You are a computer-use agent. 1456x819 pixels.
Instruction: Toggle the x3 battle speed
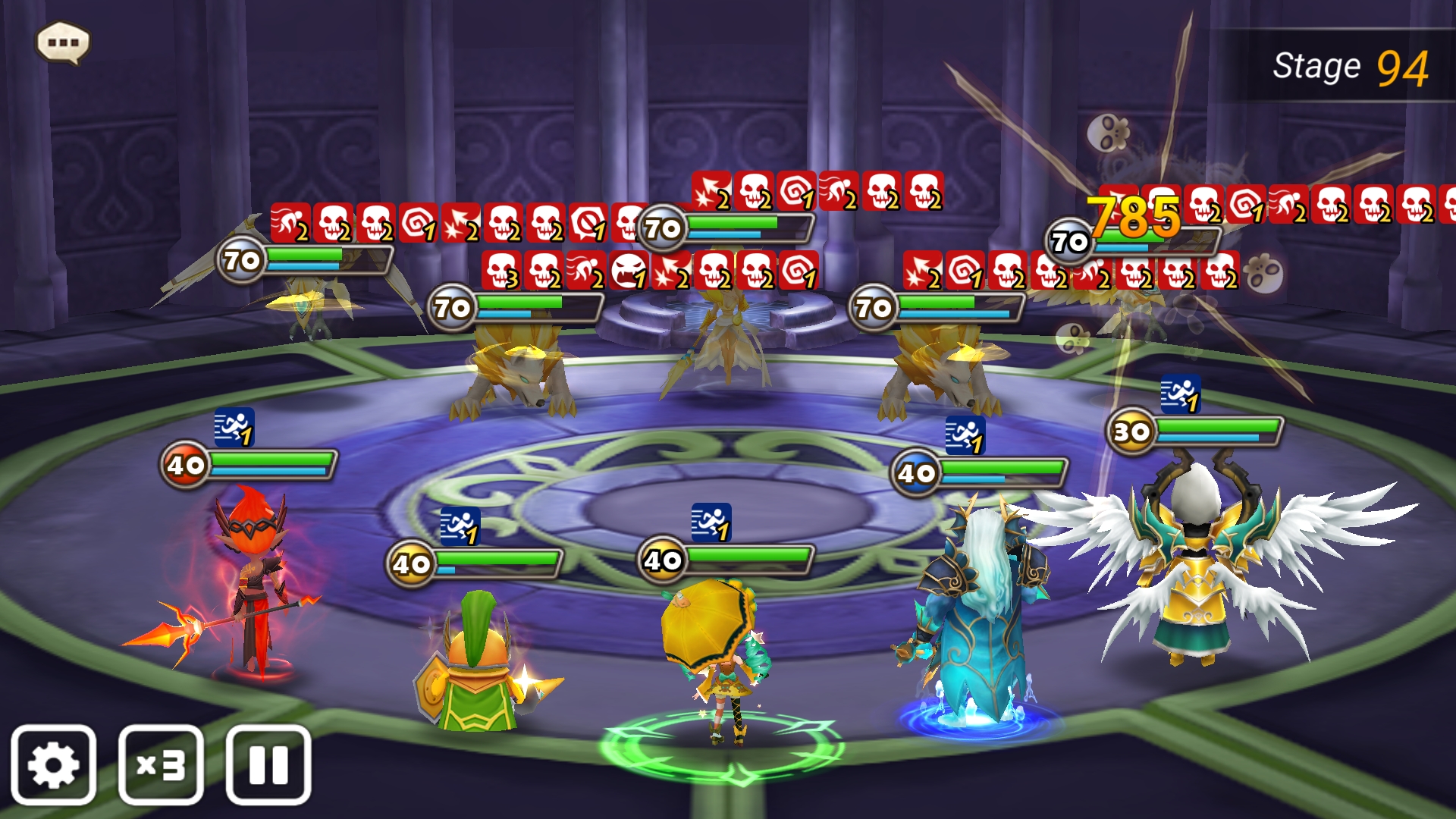(x=161, y=764)
